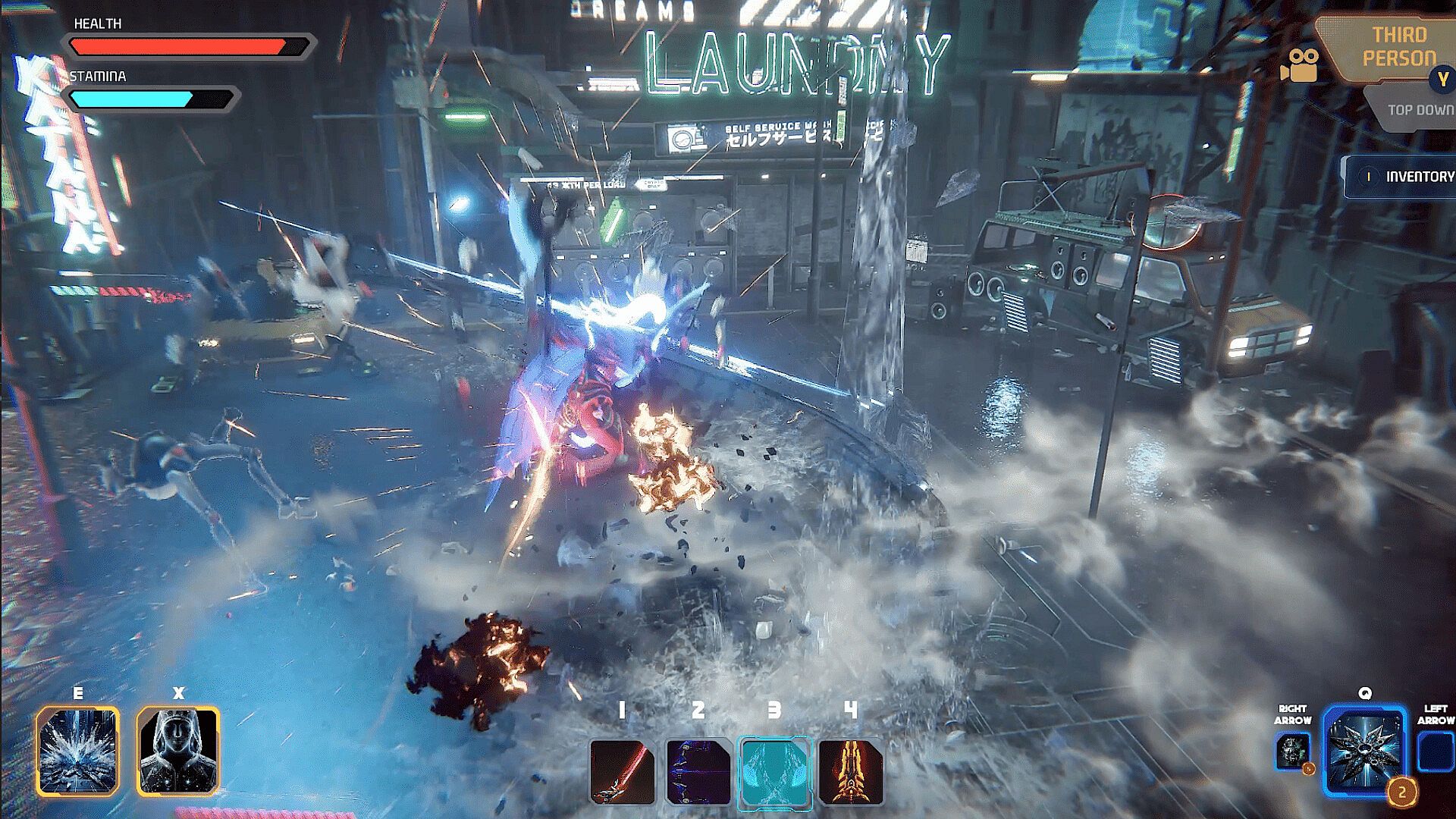Switch camera to Third Person view
This screenshot has width=1456, height=819.
coord(1398,47)
